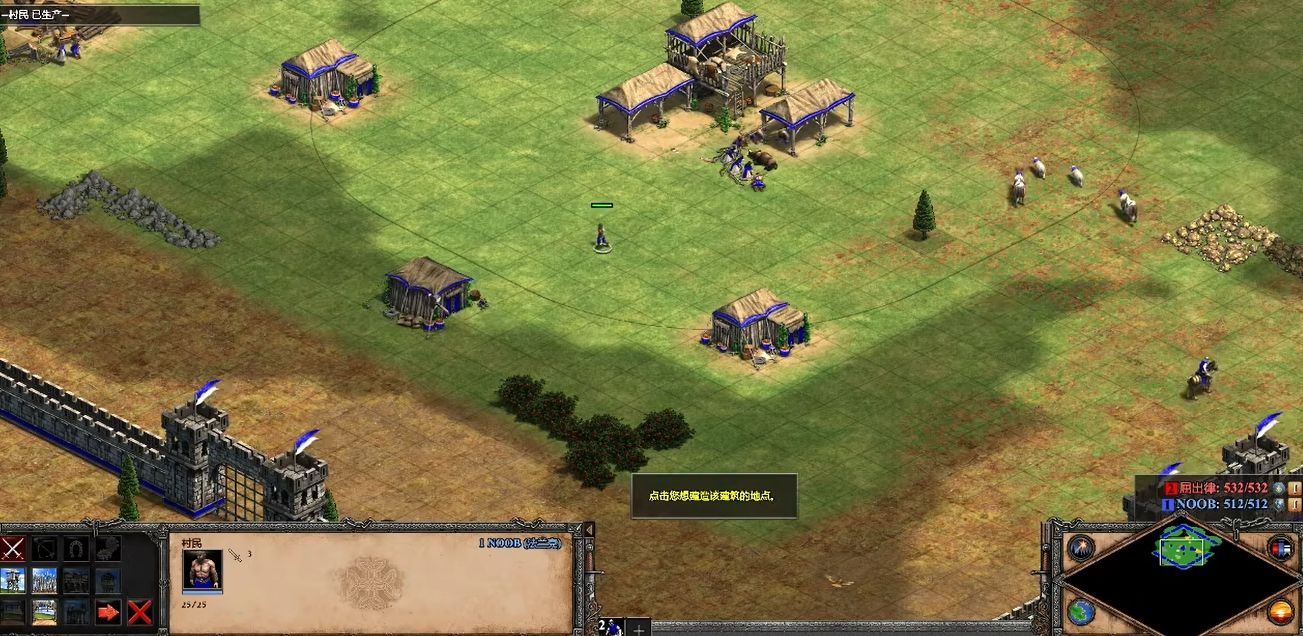
Task: Switch minimap mode with the green globe button
Action: [1081, 612]
